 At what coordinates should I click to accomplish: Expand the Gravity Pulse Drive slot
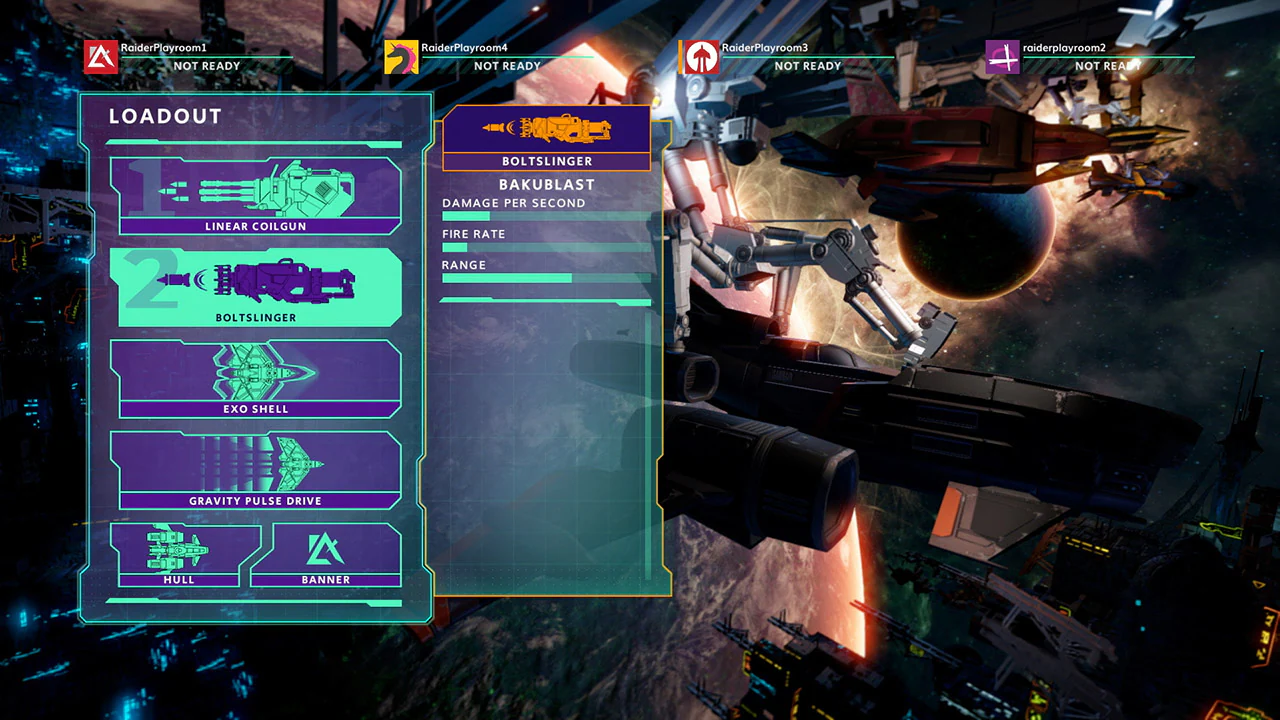click(258, 465)
